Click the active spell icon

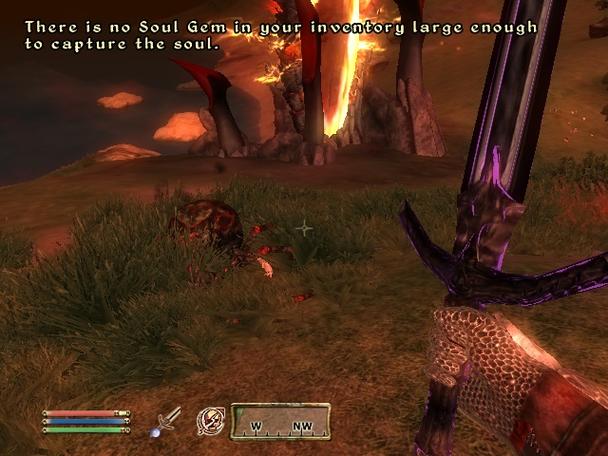[210, 420]
